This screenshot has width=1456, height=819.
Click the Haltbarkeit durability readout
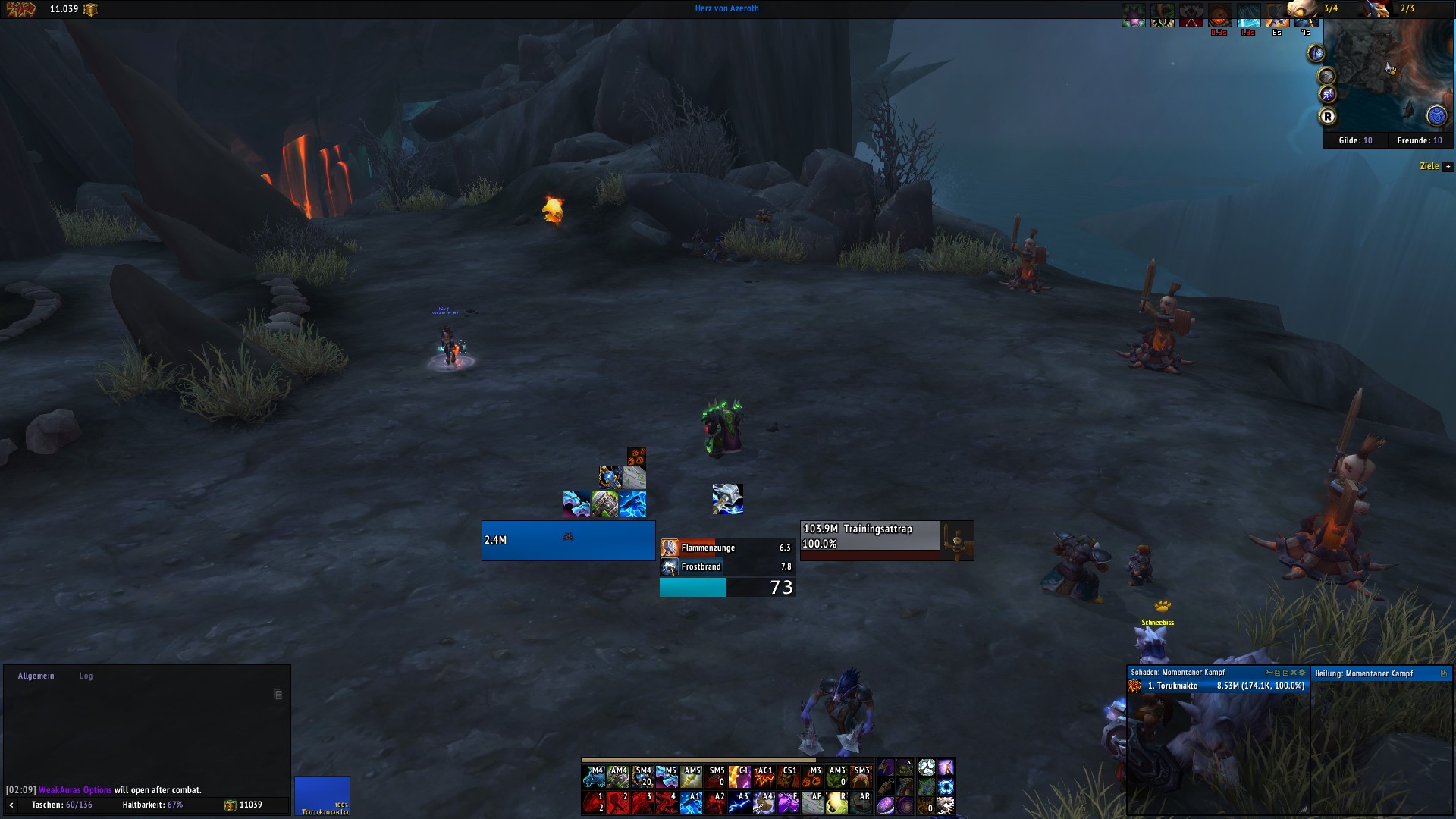(152, 805)
